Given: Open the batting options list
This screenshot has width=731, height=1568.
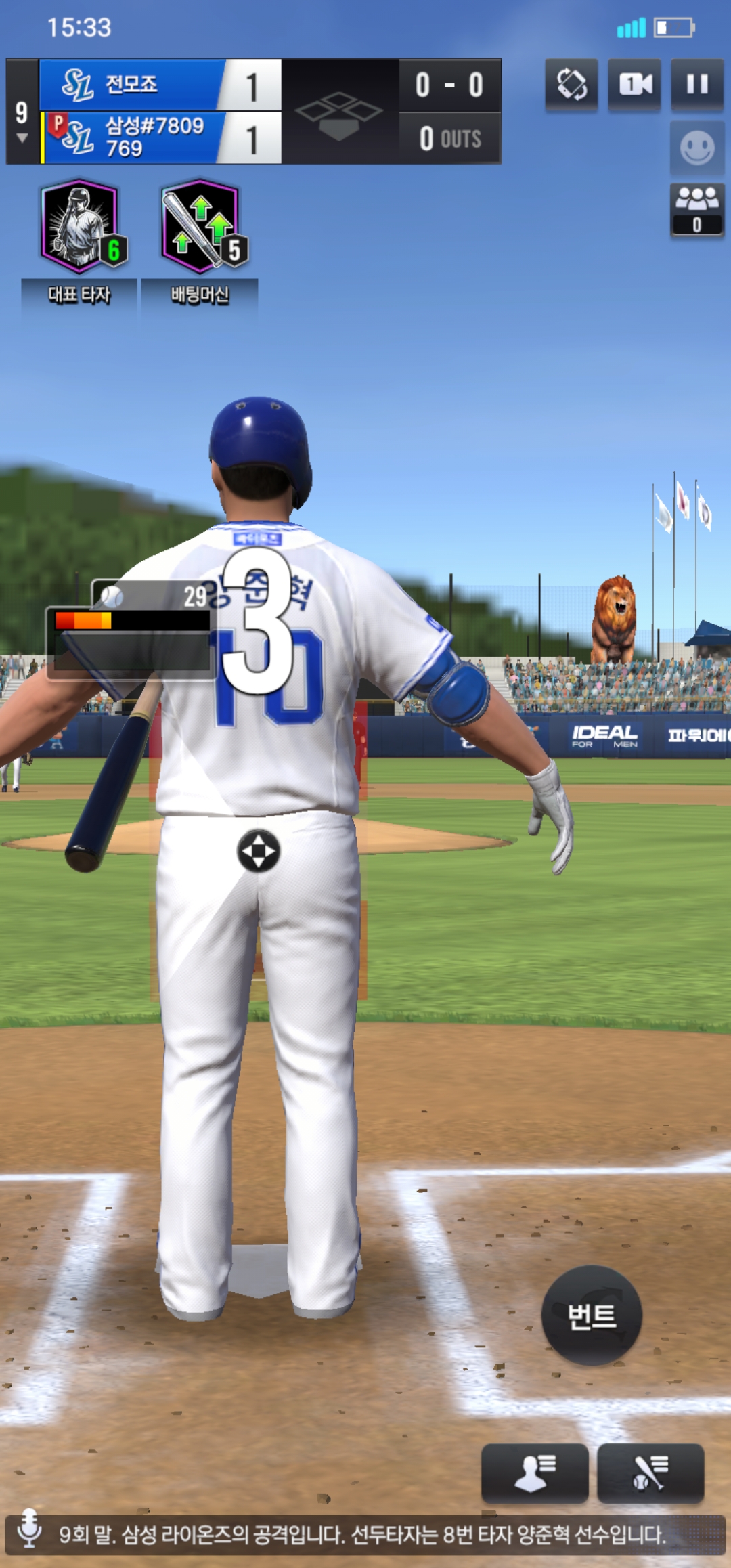Looking at the screenshot, I should pos(650,1473).
